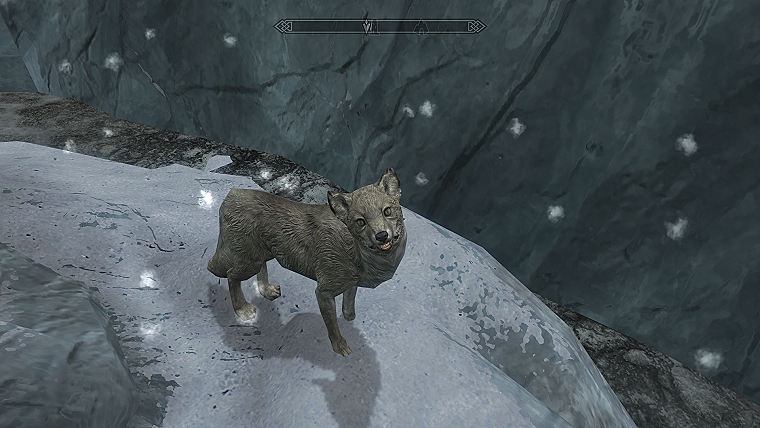Click the compass bar at top

tap(380, 26)
